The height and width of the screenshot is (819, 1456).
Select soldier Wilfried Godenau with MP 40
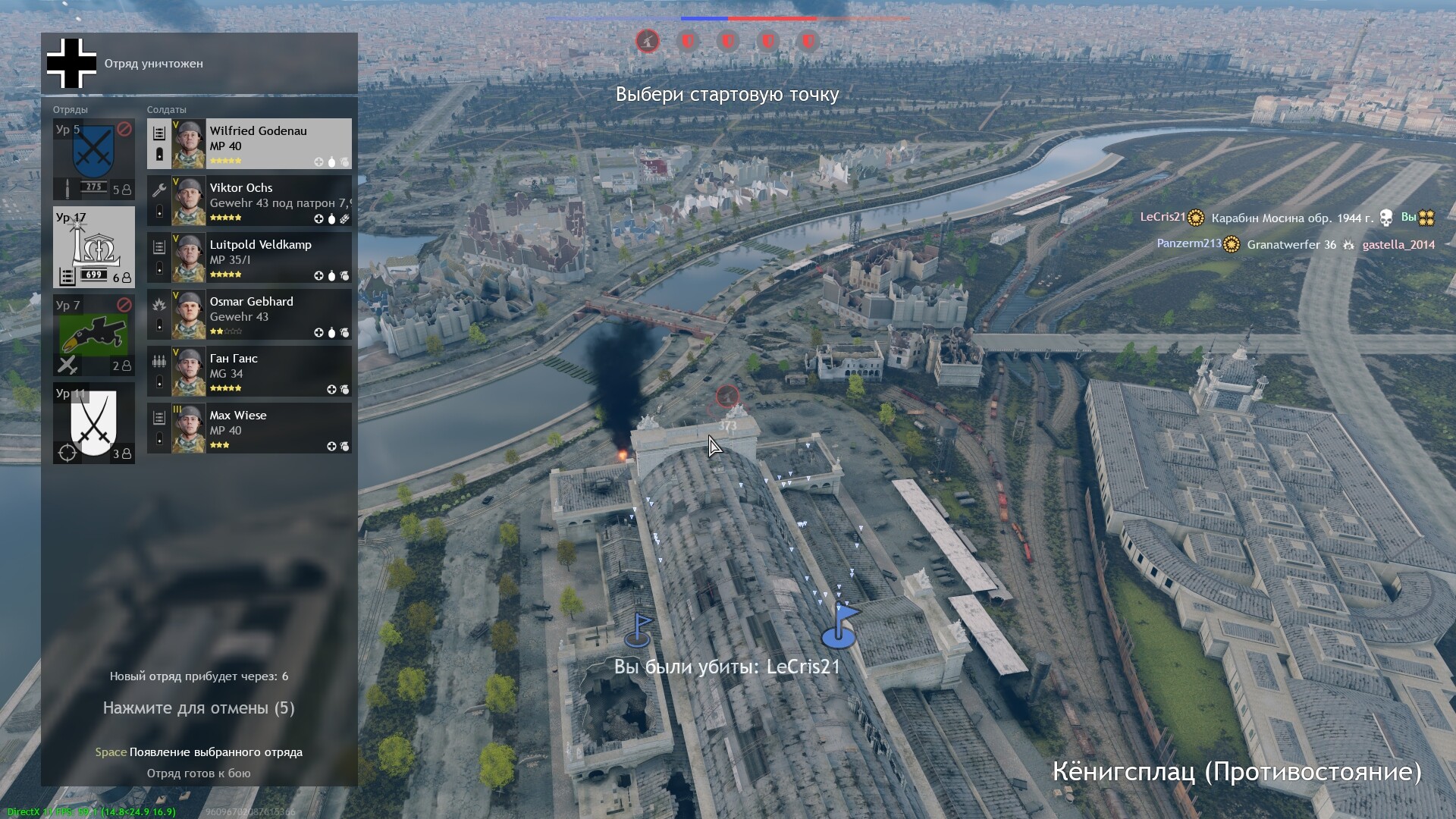tap(249, 143)
